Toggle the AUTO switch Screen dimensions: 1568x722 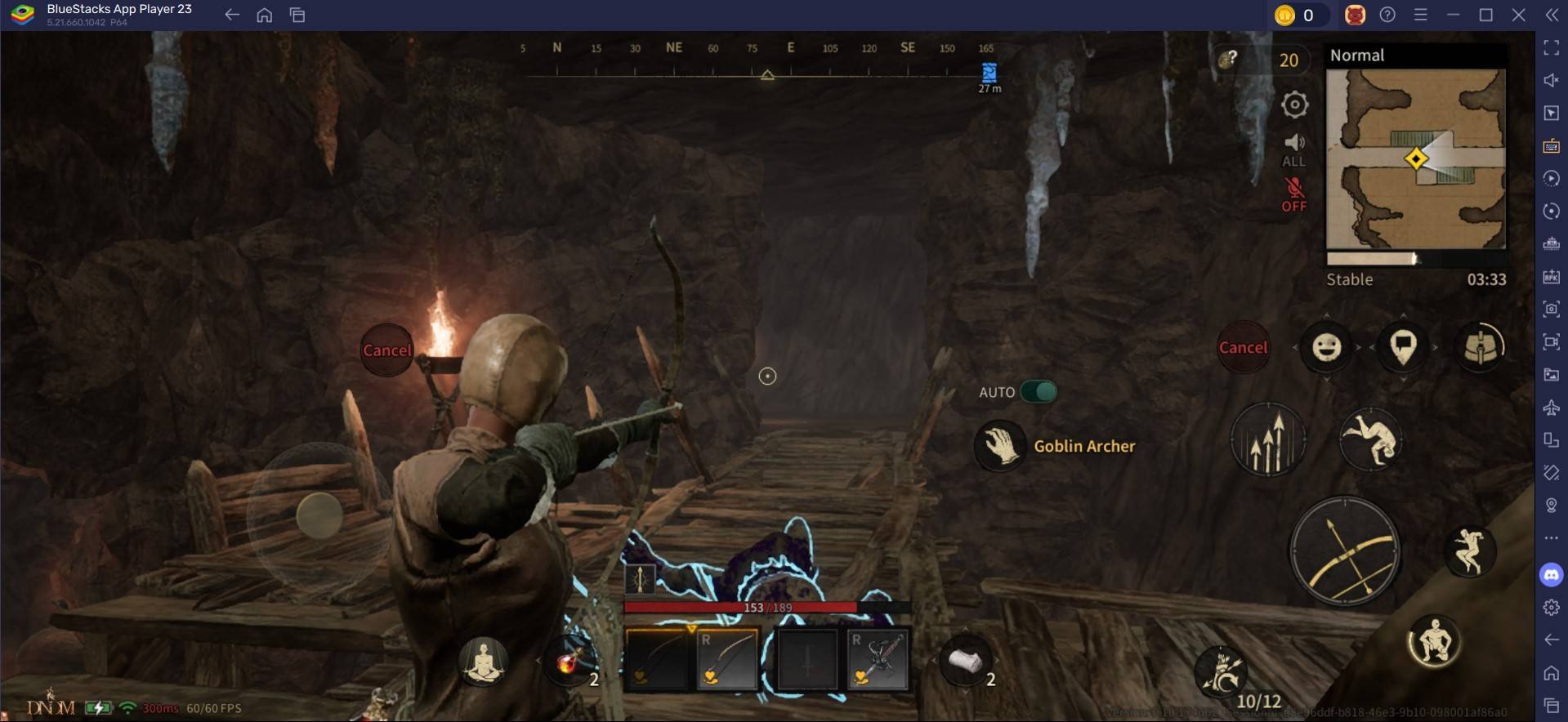tap(1039, 392)
